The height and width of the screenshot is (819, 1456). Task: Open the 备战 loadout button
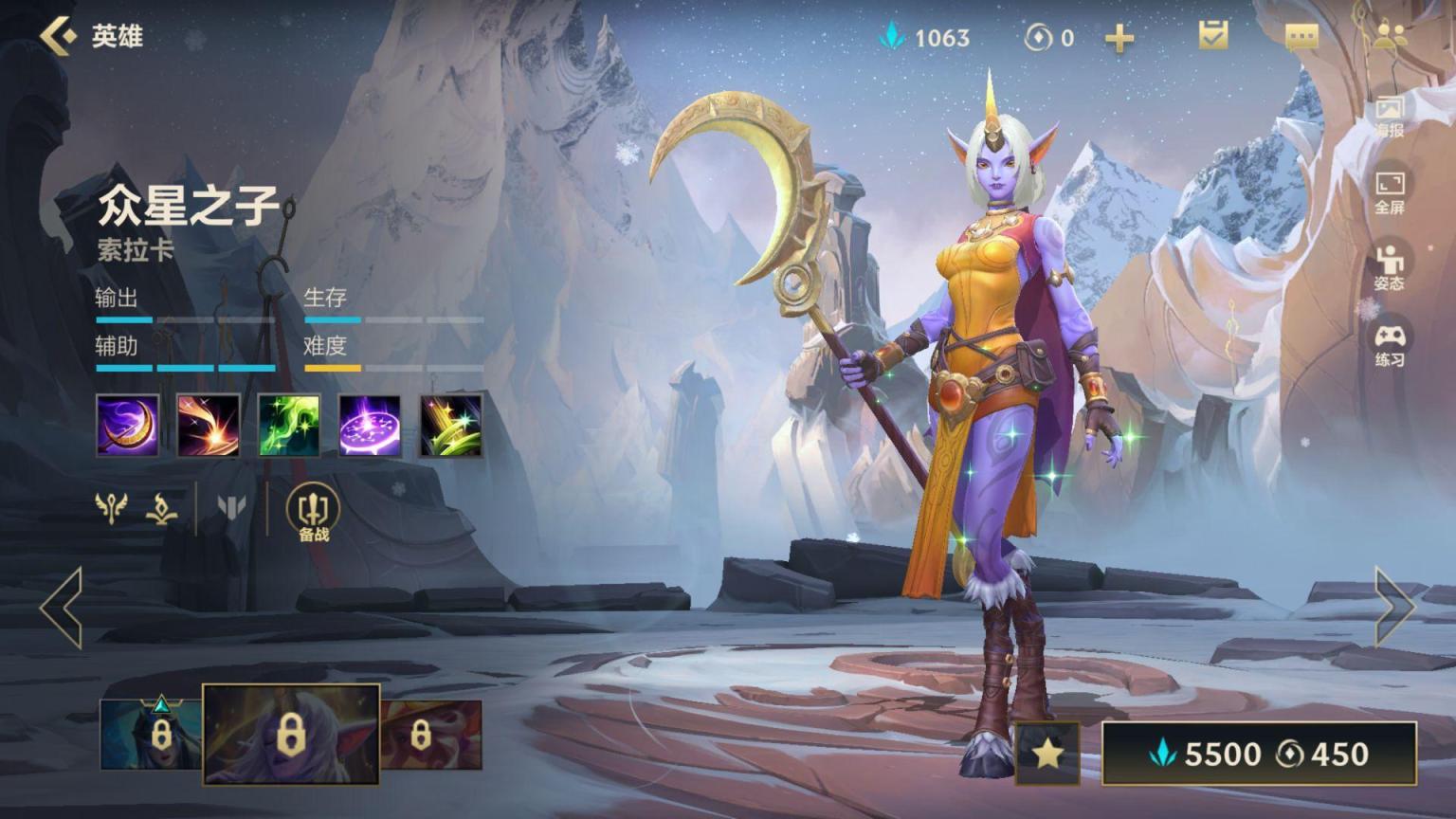coord(313,513)
